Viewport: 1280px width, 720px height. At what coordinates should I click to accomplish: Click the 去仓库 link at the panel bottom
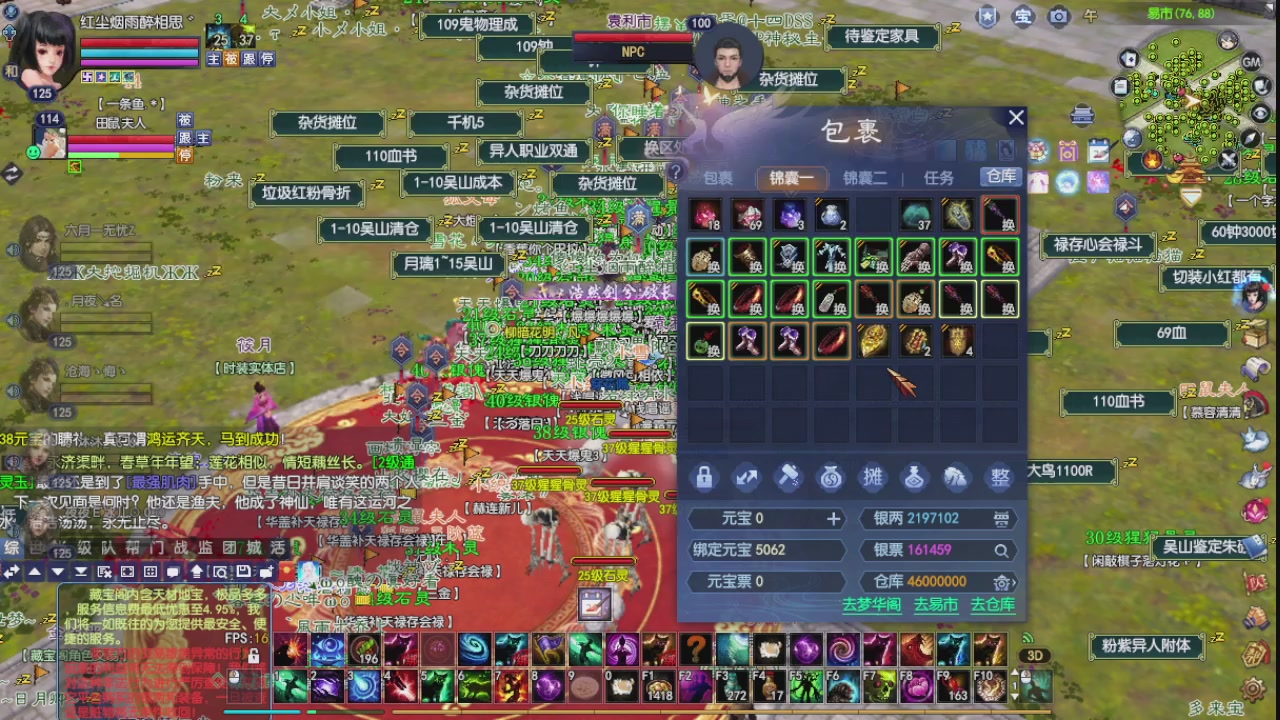993,605
